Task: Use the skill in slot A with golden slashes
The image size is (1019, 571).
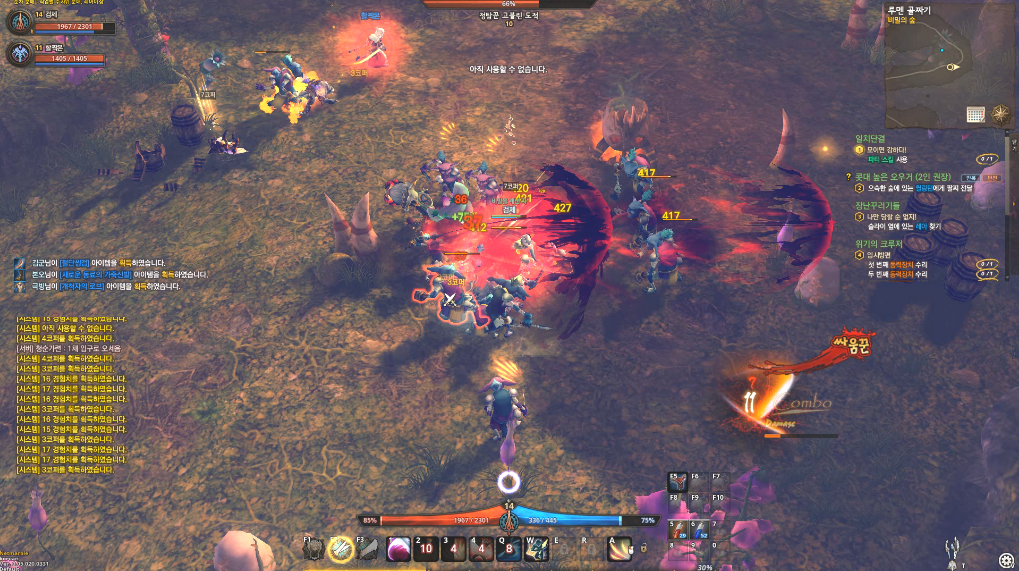Action: pyautogui.click(x=620, y=549)
